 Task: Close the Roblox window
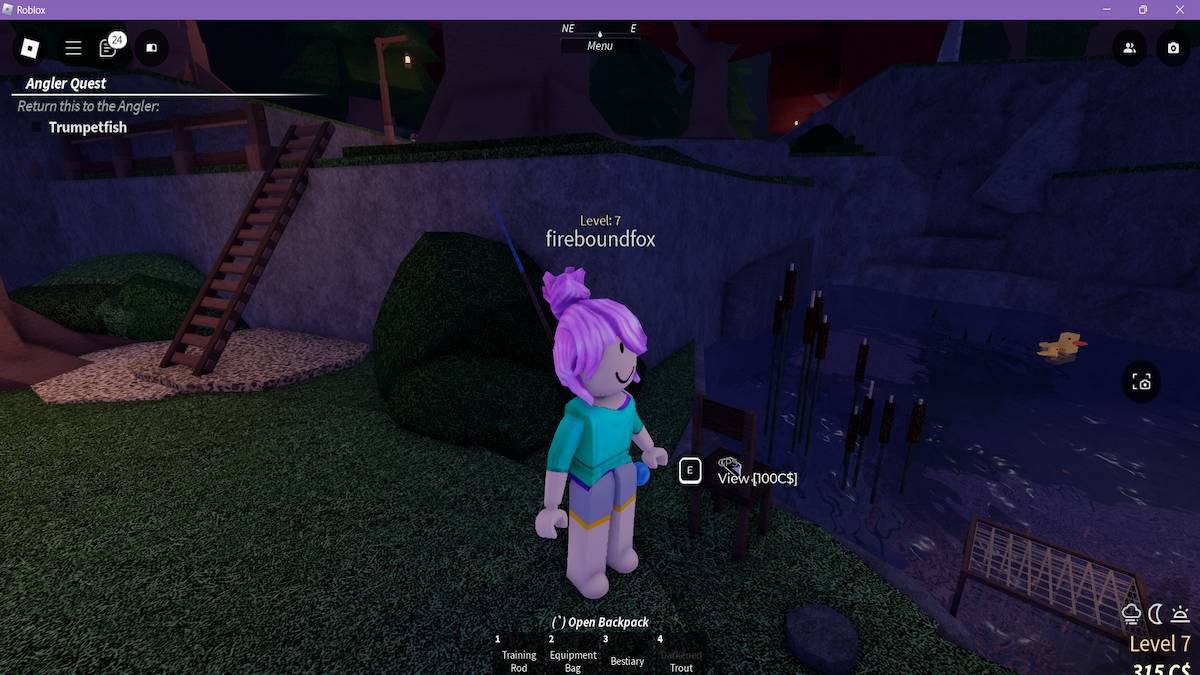[x=1180, y=10]
